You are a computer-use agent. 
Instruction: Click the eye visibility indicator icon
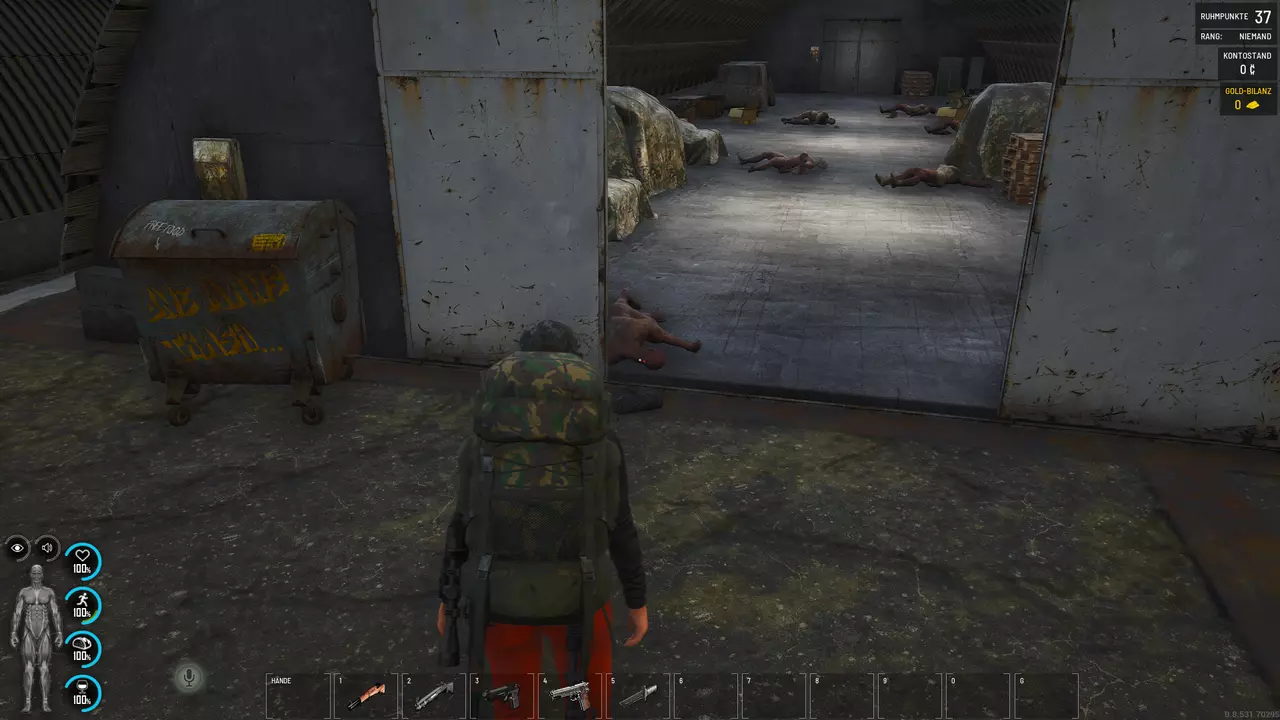pyautogui.click(x=18, y=547)
